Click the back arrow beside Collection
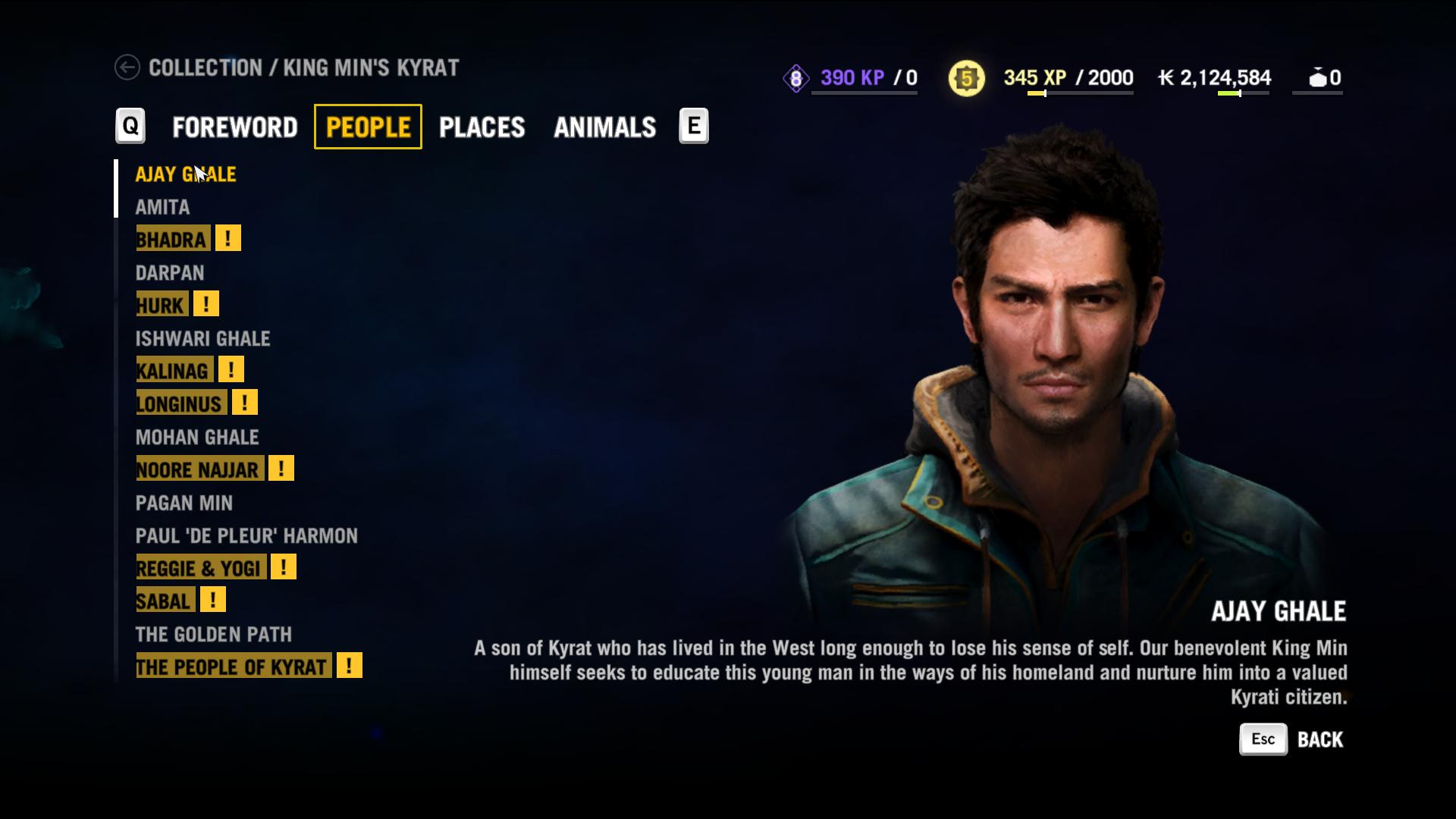The width and height of the screenshot is (1456, 819). [x=127, y=67]
